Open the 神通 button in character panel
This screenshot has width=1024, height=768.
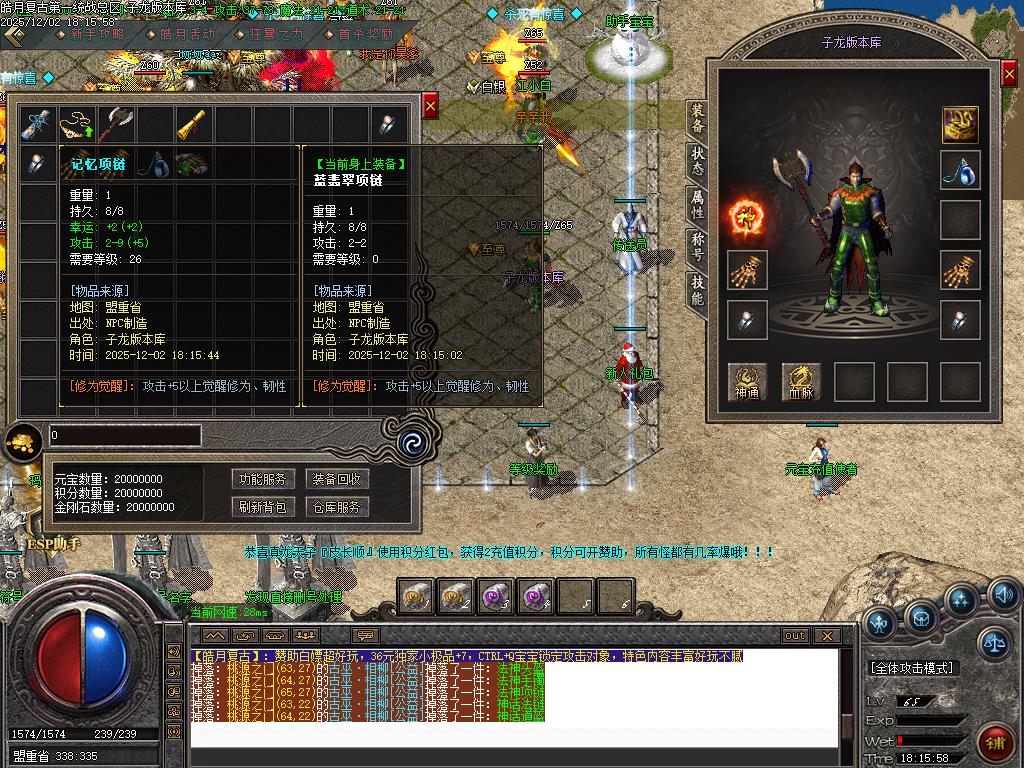747,381
